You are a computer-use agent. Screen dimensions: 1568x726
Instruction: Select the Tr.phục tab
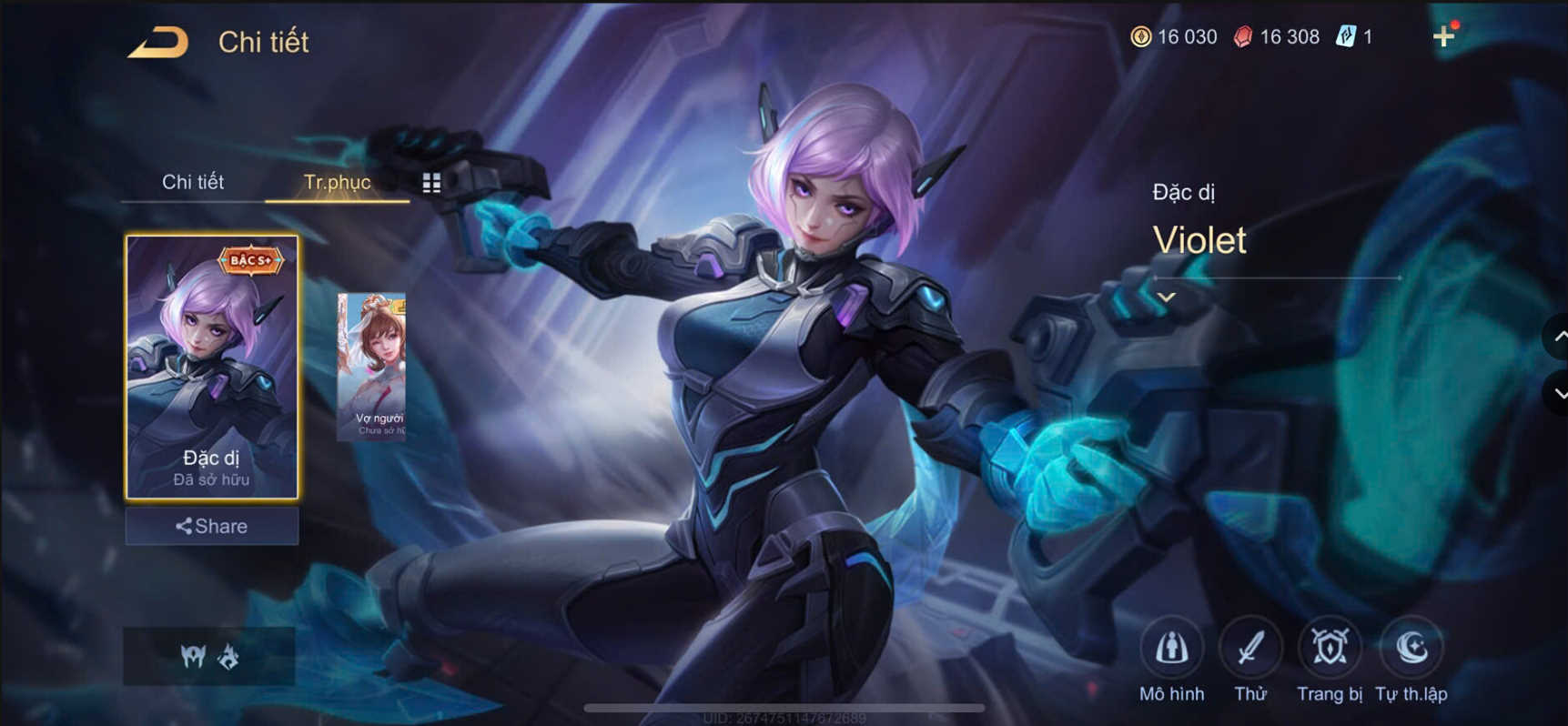point(337,182)
